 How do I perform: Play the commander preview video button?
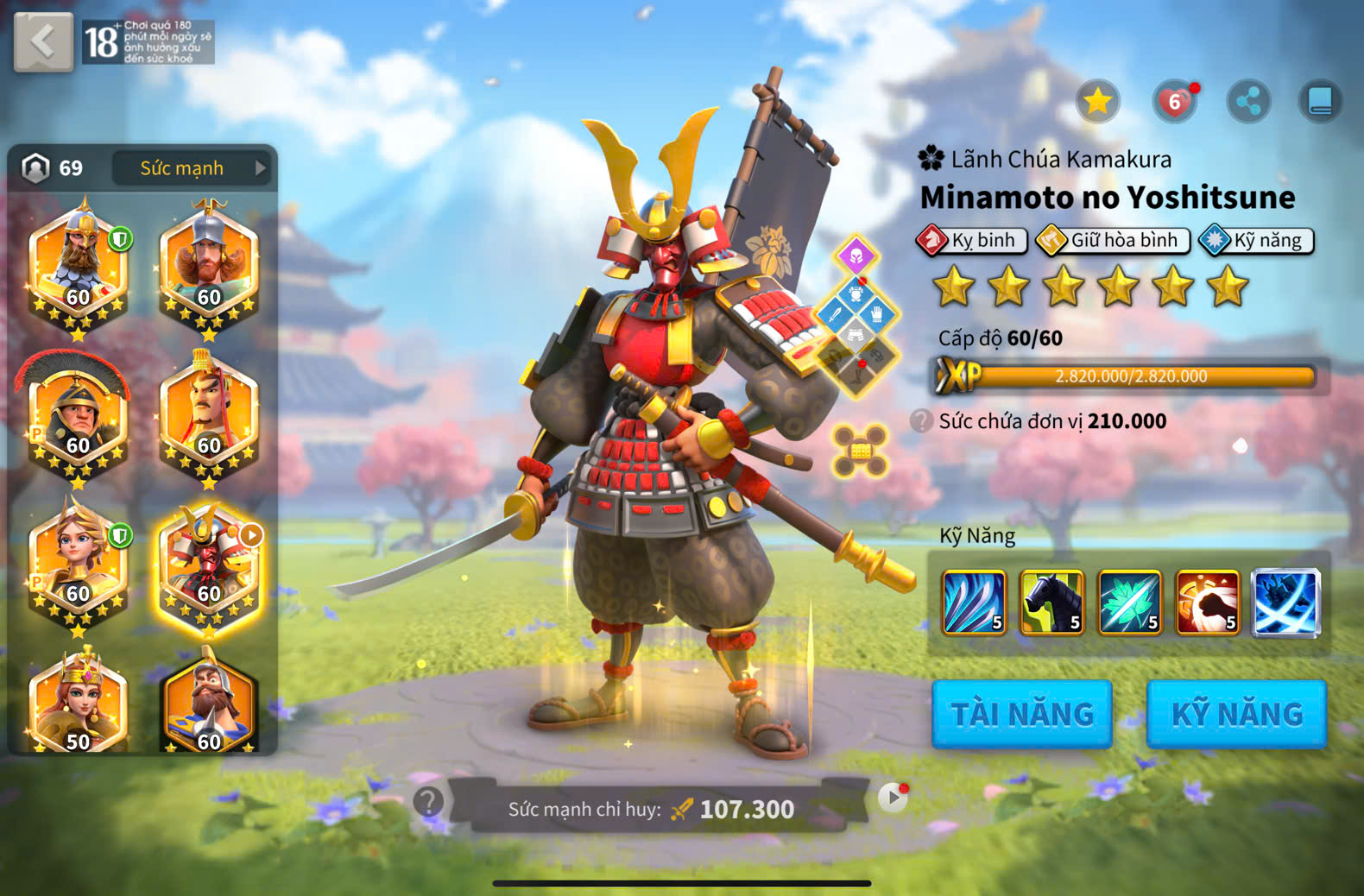point(893,798)
